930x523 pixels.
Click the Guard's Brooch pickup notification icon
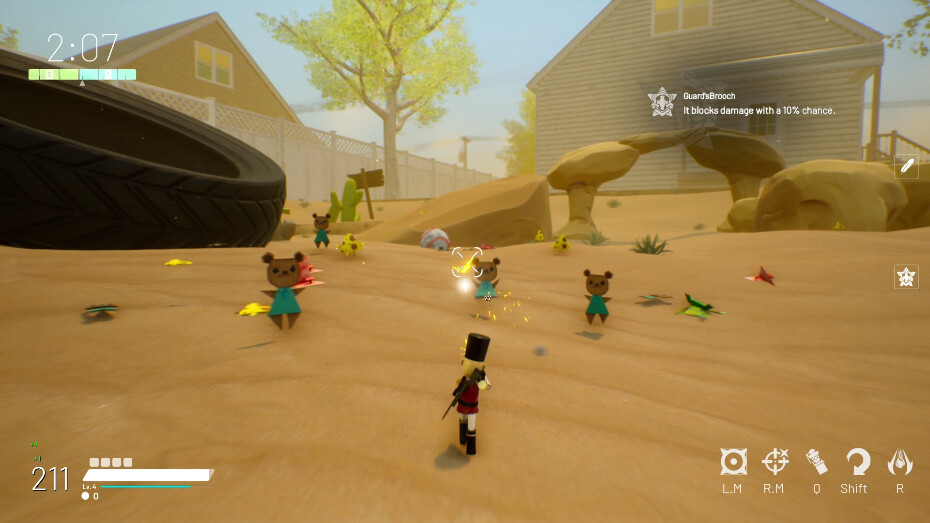pos(662,102)
